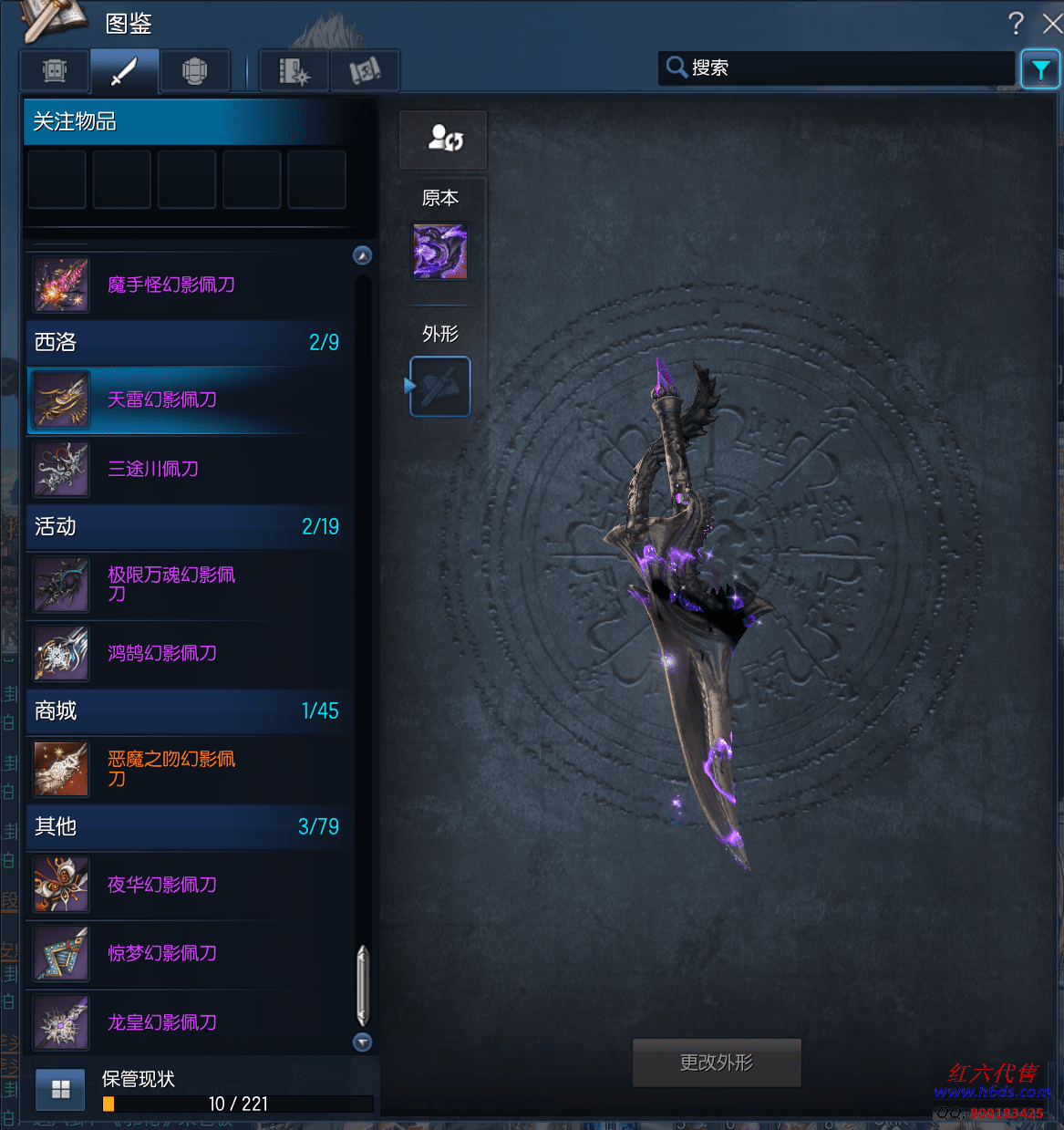The height and width of the screenshot is (1130, 1064).
Task: Select 魔手怪幻影佩刀 from the list
Action: [x=171, y=285]
